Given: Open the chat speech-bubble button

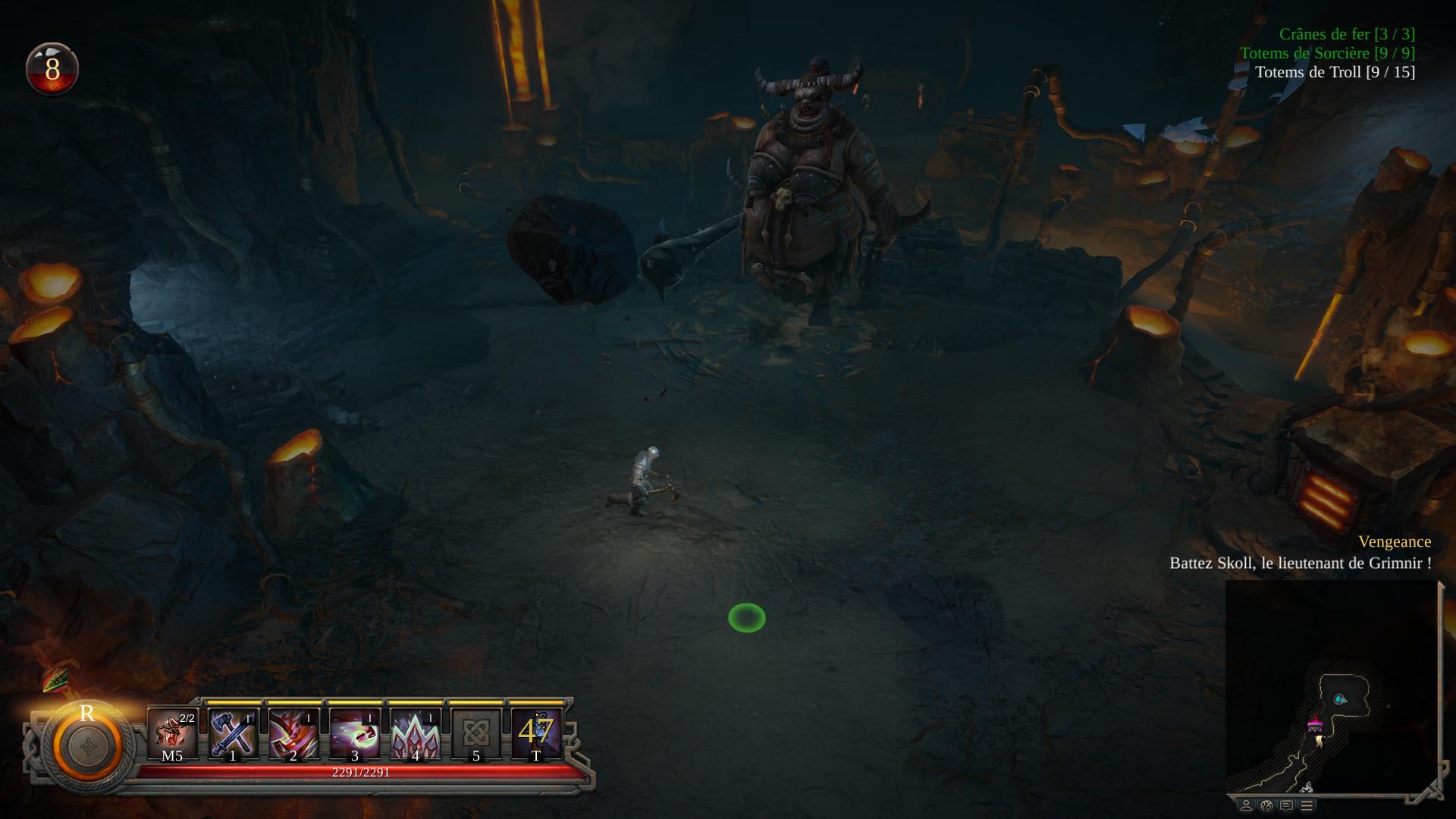Looking at the screenshot, I should pos(1286,805).
